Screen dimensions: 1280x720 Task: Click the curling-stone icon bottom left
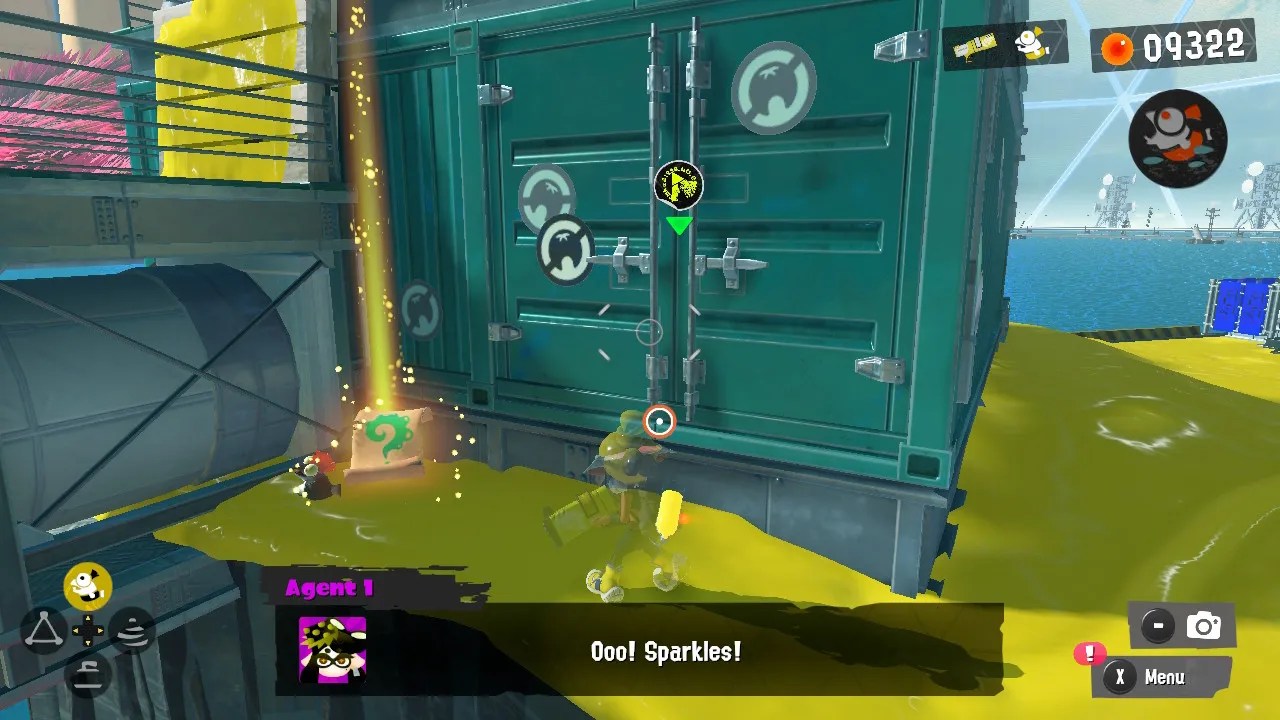coord(87,676)
